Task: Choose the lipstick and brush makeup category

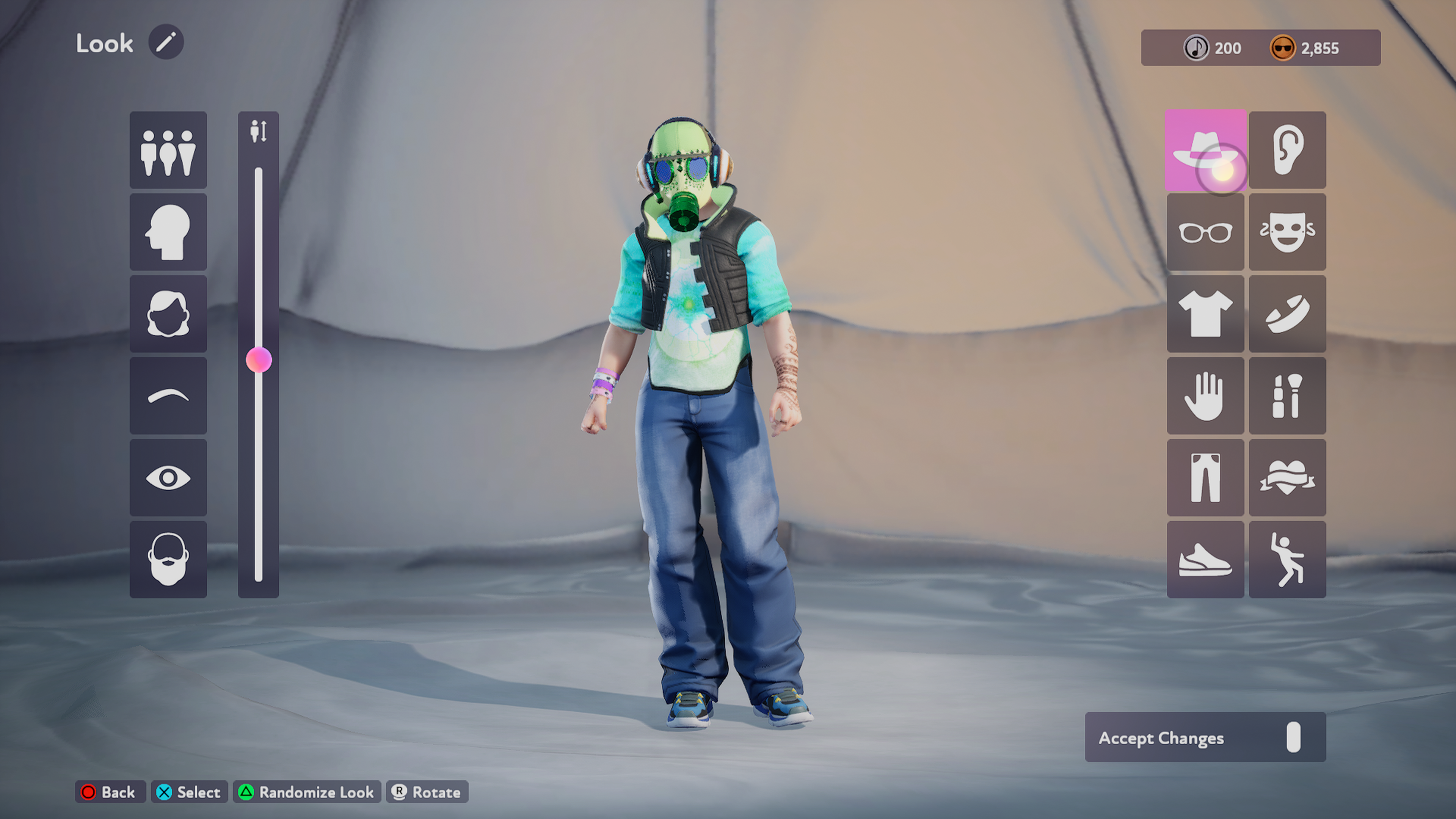Action: tap(1287, 396)
